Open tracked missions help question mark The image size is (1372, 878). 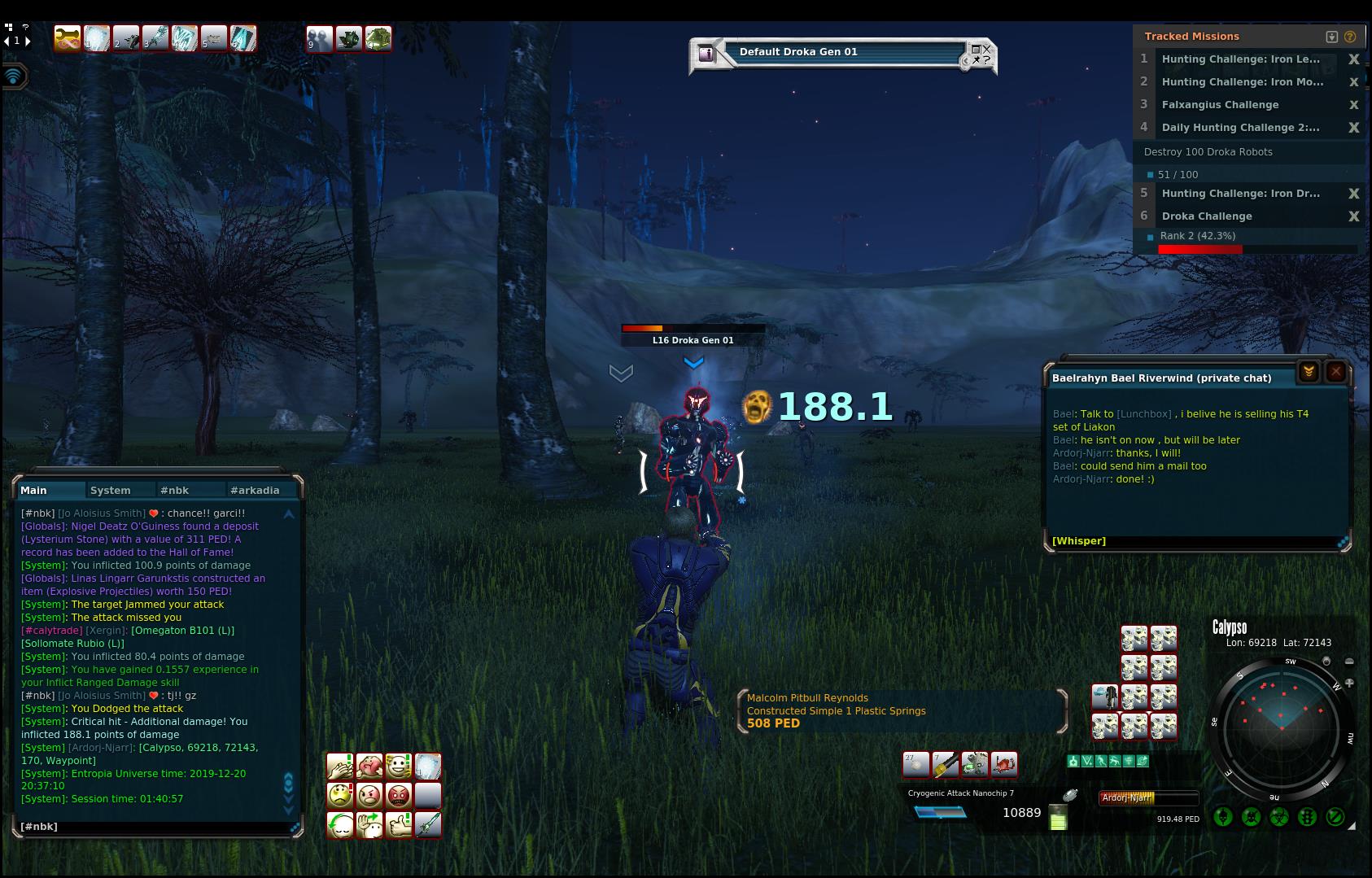pos(1350,37)
